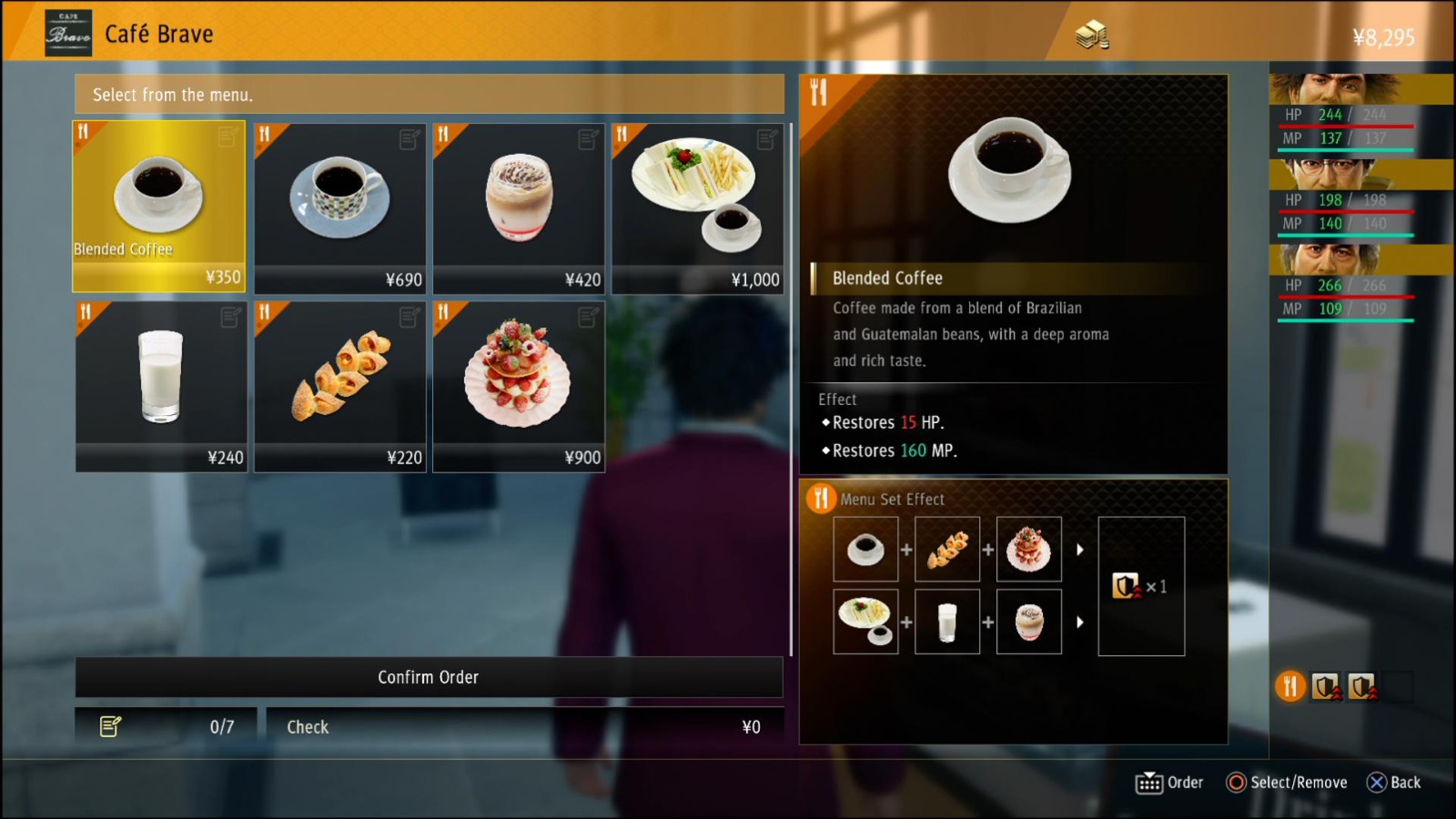
Task: Pick the ¥1,000 sandwich set
Action: (x=697, y=205)
